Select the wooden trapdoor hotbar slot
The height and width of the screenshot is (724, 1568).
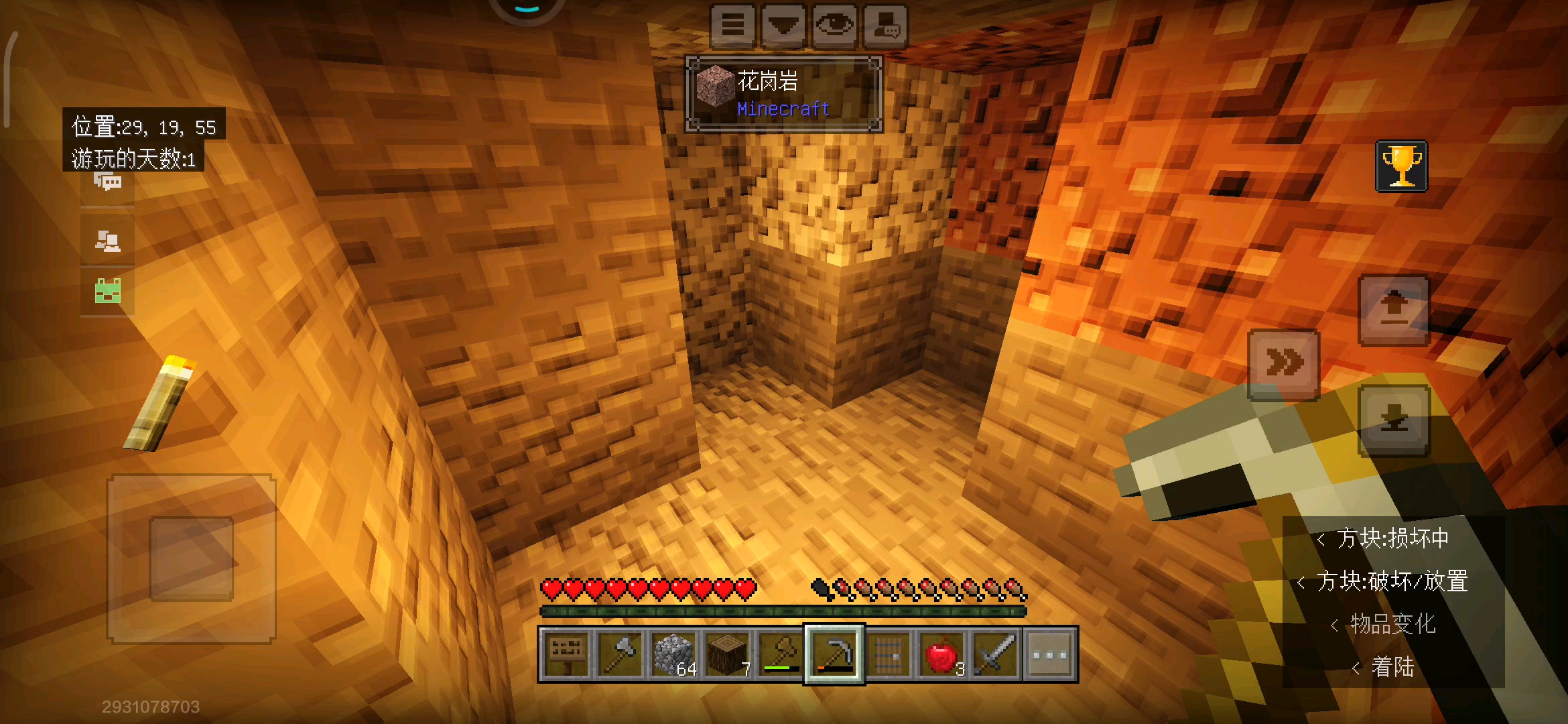889,654
